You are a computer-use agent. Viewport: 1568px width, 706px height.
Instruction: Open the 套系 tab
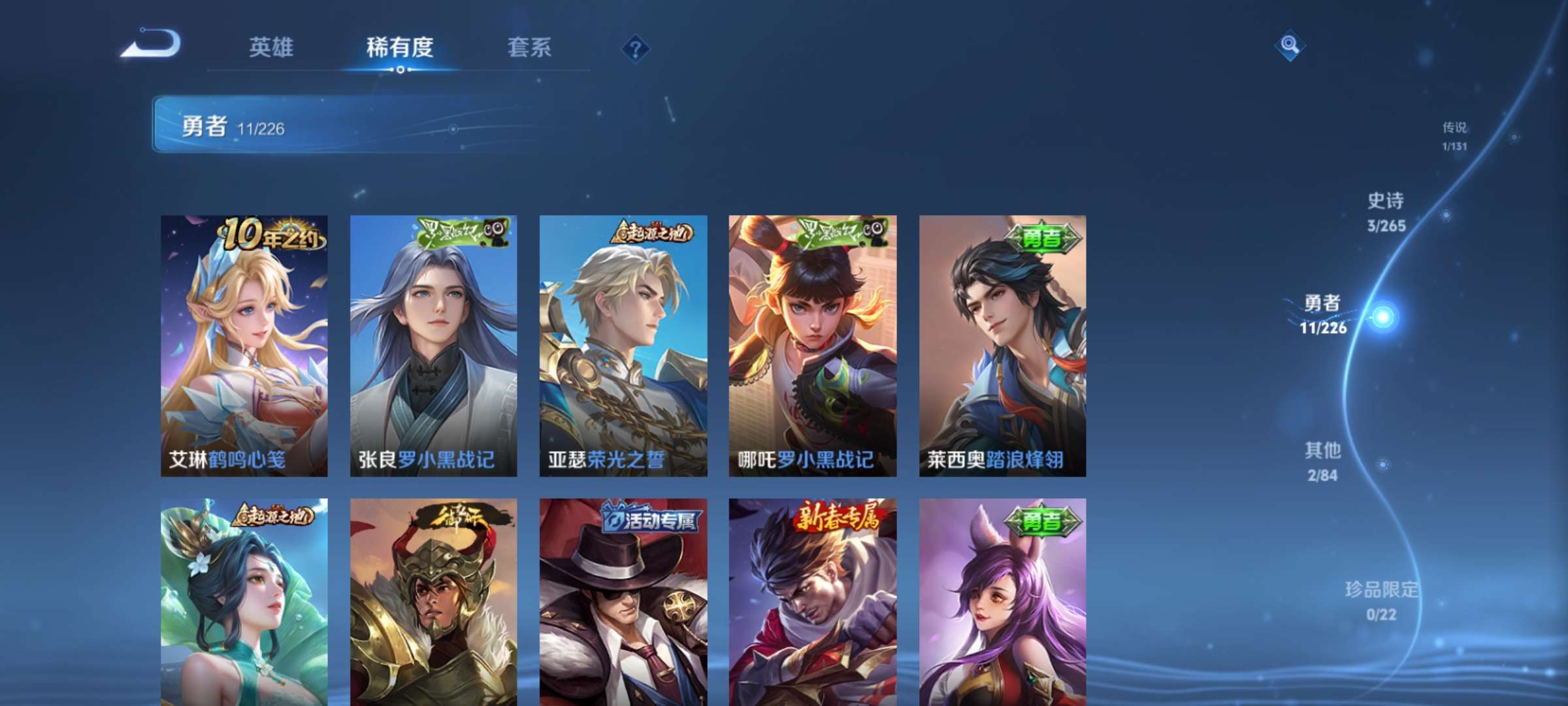tap(529, 47)
